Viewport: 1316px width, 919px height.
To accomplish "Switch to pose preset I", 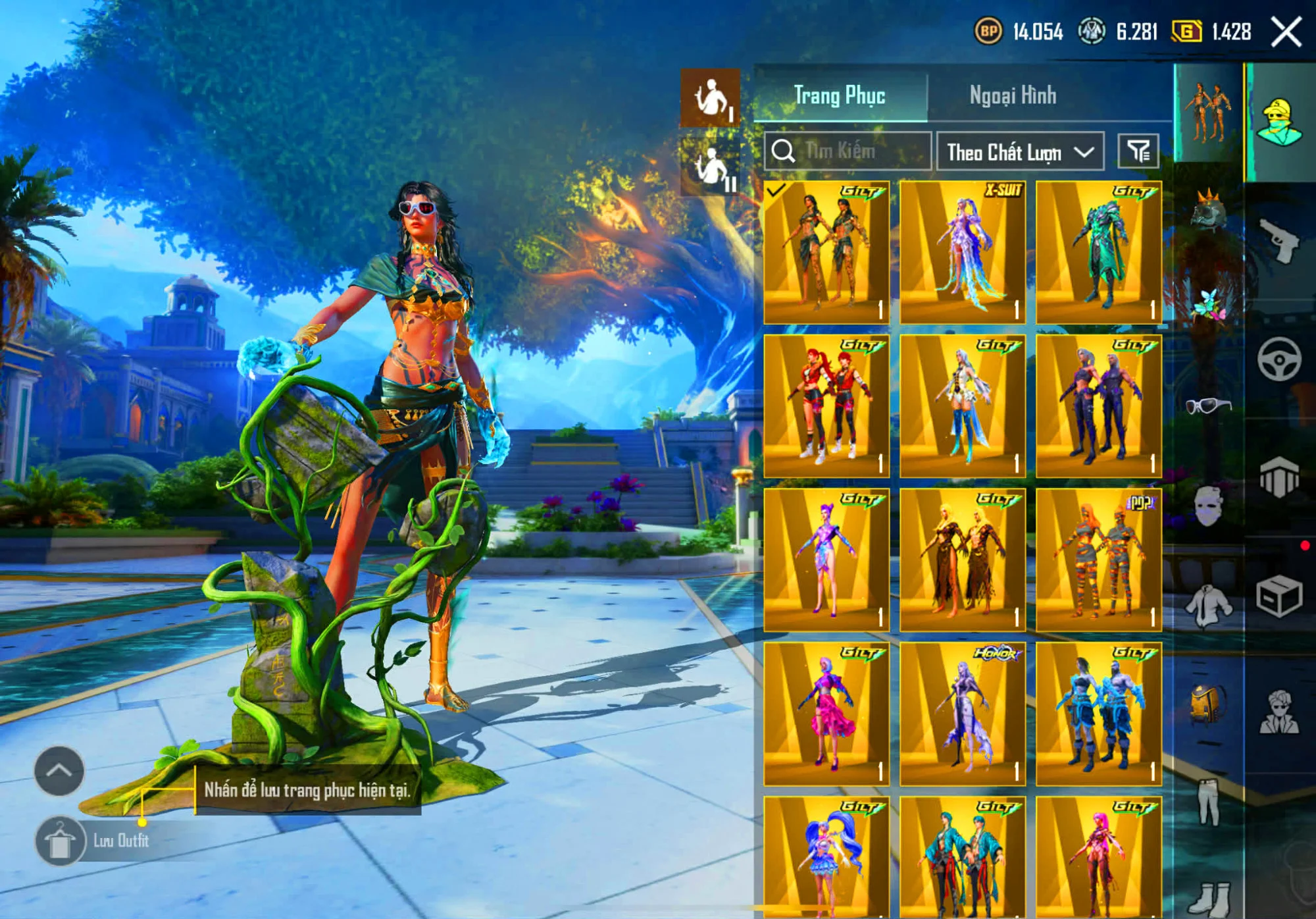I will 710,99.
